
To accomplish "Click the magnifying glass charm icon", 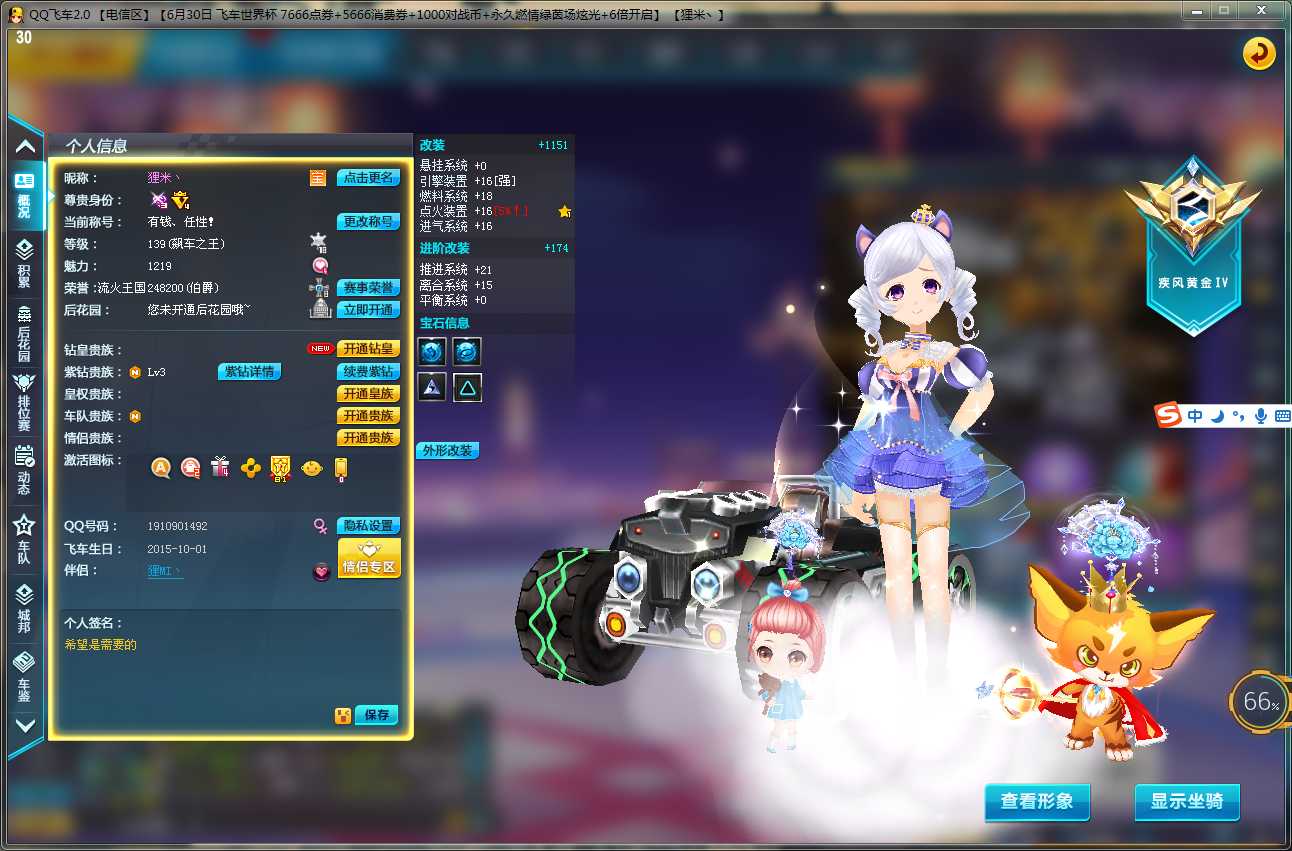I will (322, 265).
